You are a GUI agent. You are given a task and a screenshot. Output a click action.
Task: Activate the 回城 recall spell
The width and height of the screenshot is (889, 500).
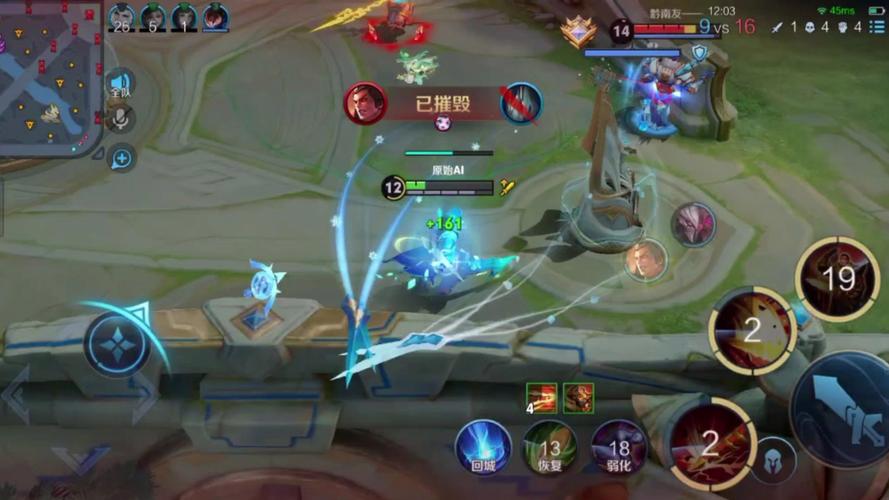click(x=483, y=447)
